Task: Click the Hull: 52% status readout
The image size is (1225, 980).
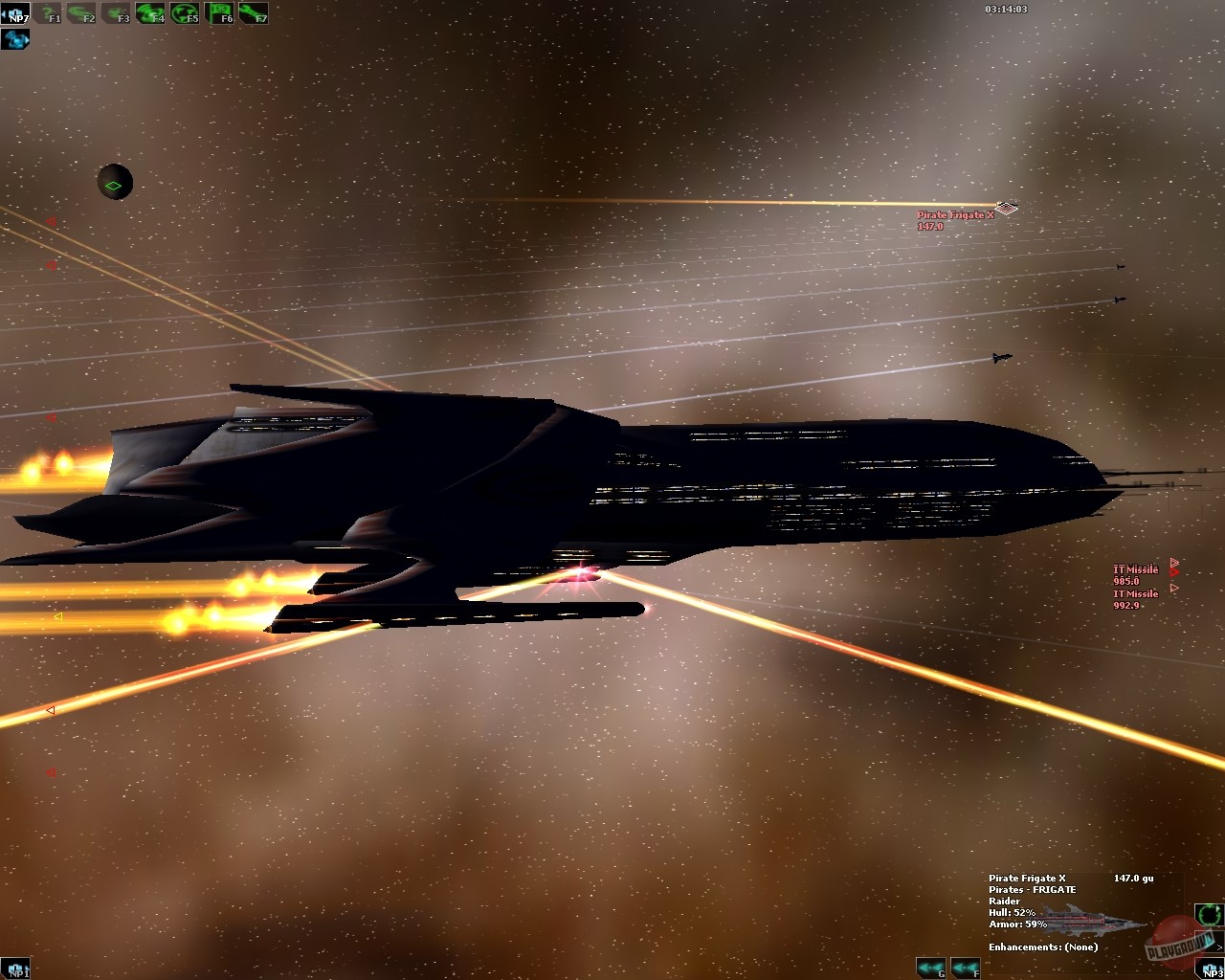Action: [1011, 913]
